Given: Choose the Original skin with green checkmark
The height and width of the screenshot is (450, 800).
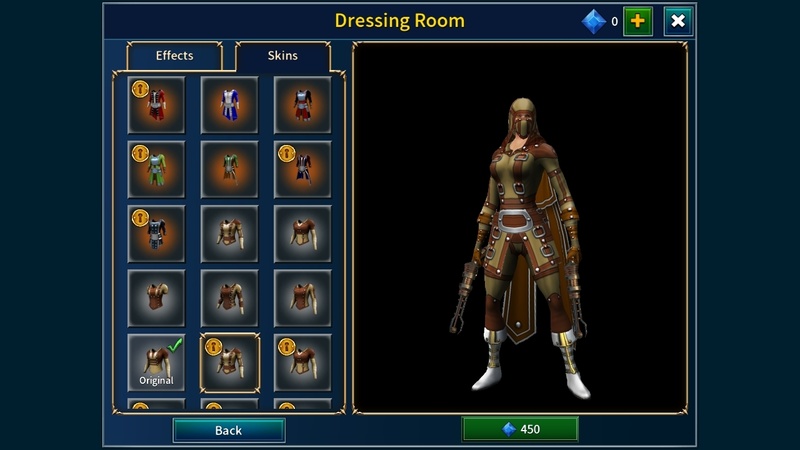Looking at the screenshot, I should point(156,362).
